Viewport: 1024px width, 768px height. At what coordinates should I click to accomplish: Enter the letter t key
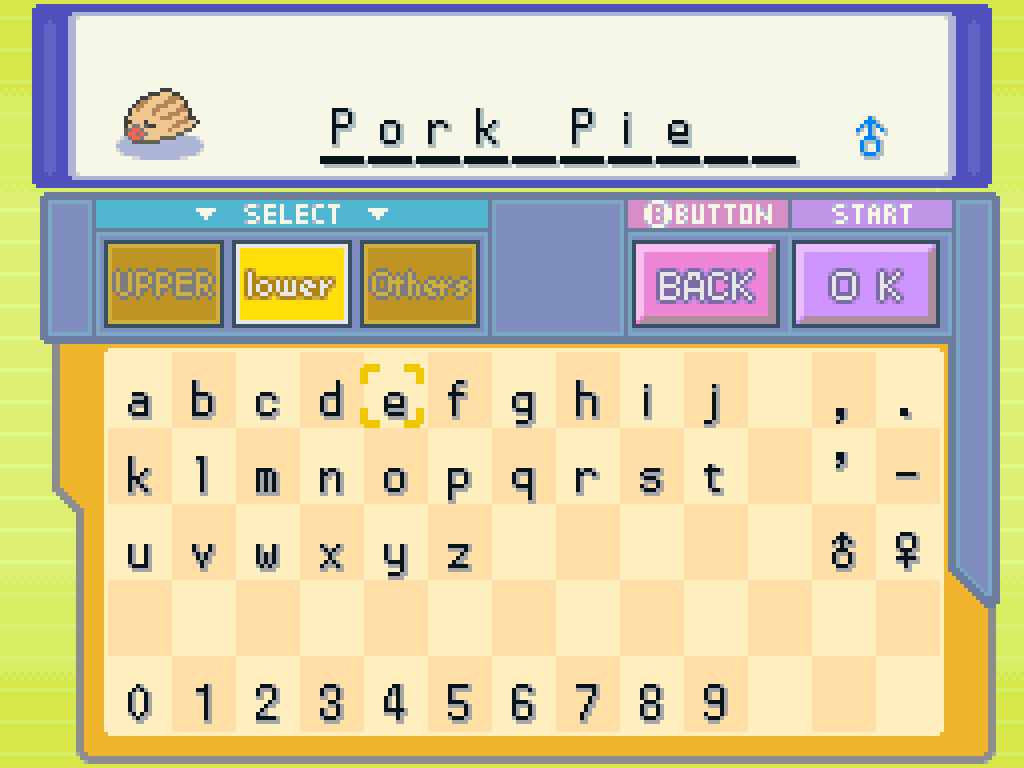(713, 478)
